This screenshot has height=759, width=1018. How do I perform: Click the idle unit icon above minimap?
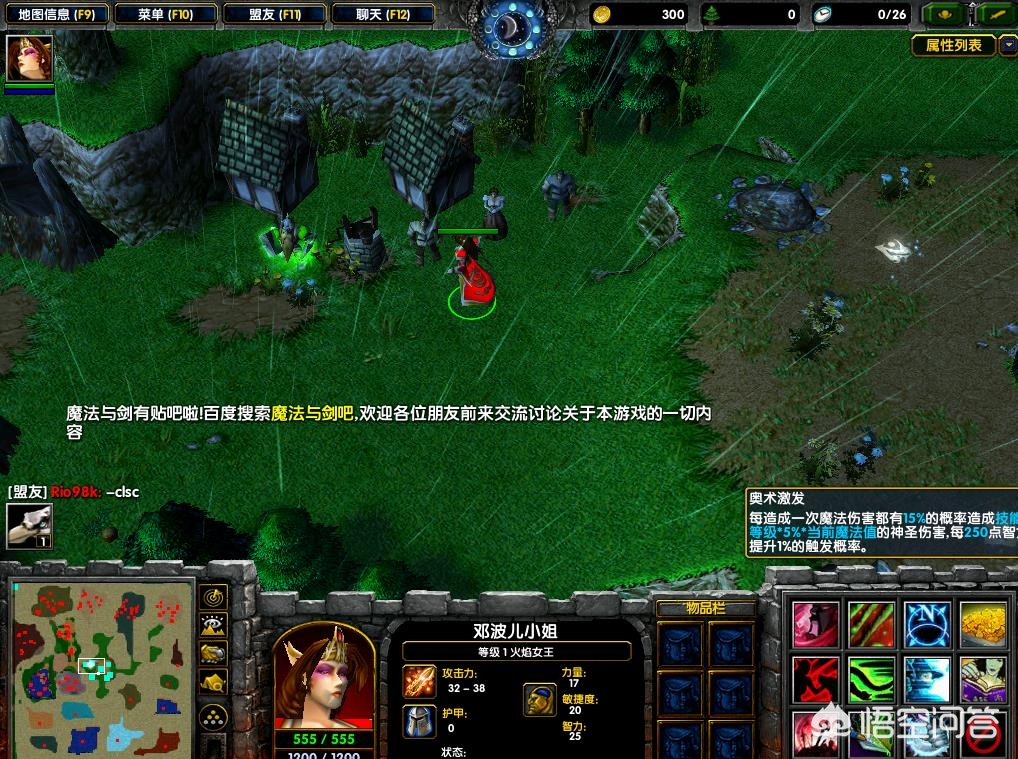point(29,525)
